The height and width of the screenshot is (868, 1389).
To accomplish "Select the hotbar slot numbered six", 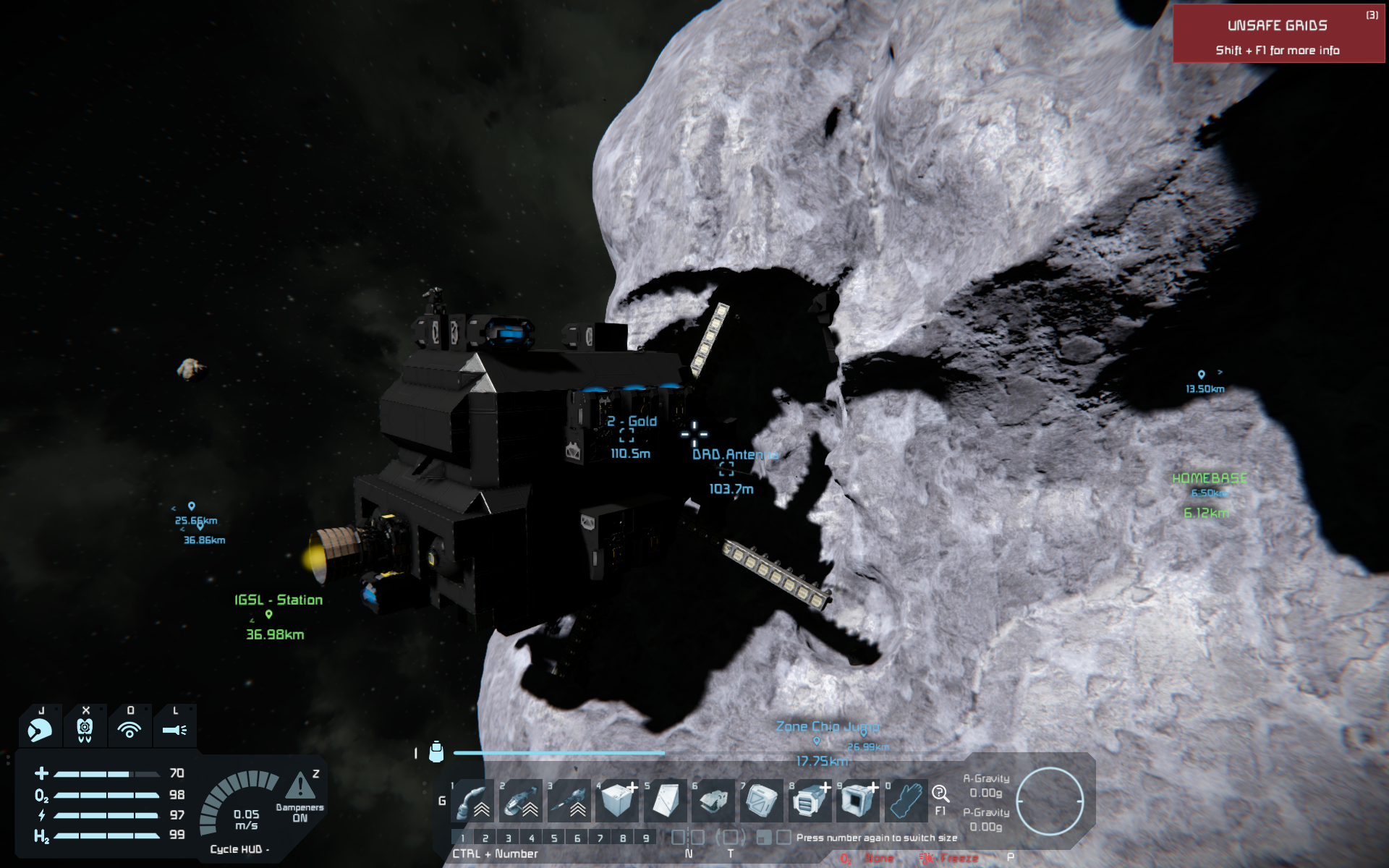I will (713, 801).
